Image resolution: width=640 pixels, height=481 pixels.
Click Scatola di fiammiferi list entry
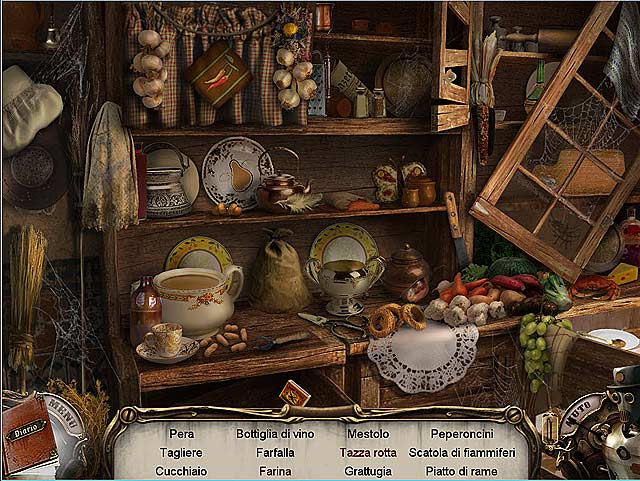tap(461, 452)
